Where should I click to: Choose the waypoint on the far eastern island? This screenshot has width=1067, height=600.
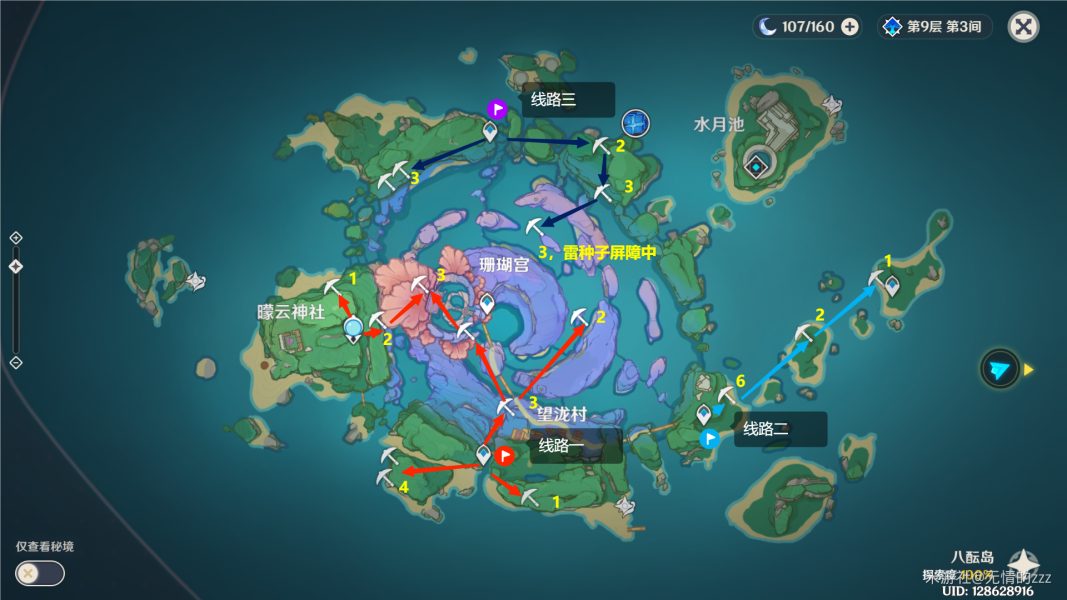pos(891,286)
